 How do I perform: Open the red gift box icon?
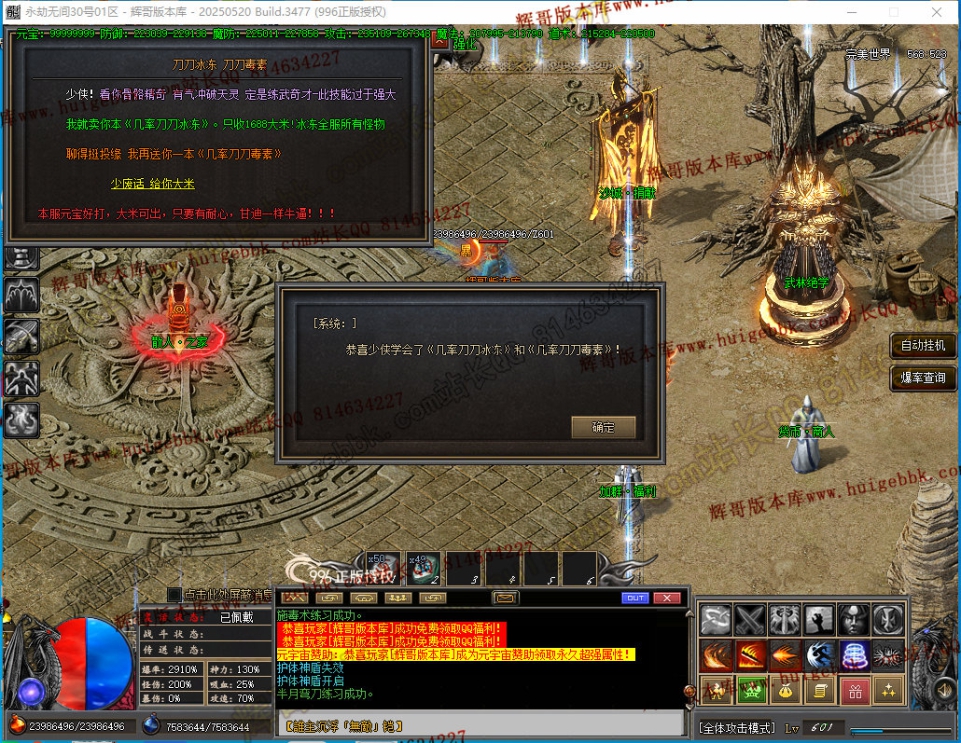pyautogui.click(x=854, y=690)
